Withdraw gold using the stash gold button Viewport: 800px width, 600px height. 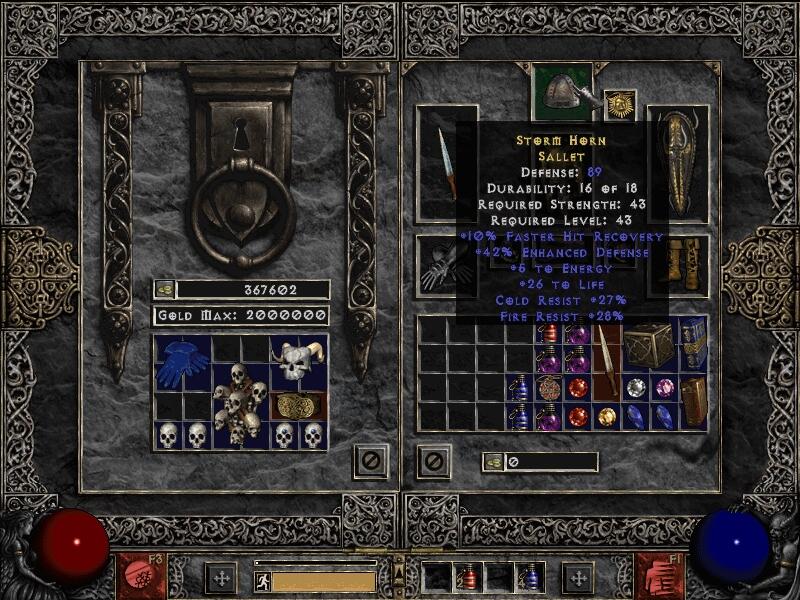click(165, 290)
